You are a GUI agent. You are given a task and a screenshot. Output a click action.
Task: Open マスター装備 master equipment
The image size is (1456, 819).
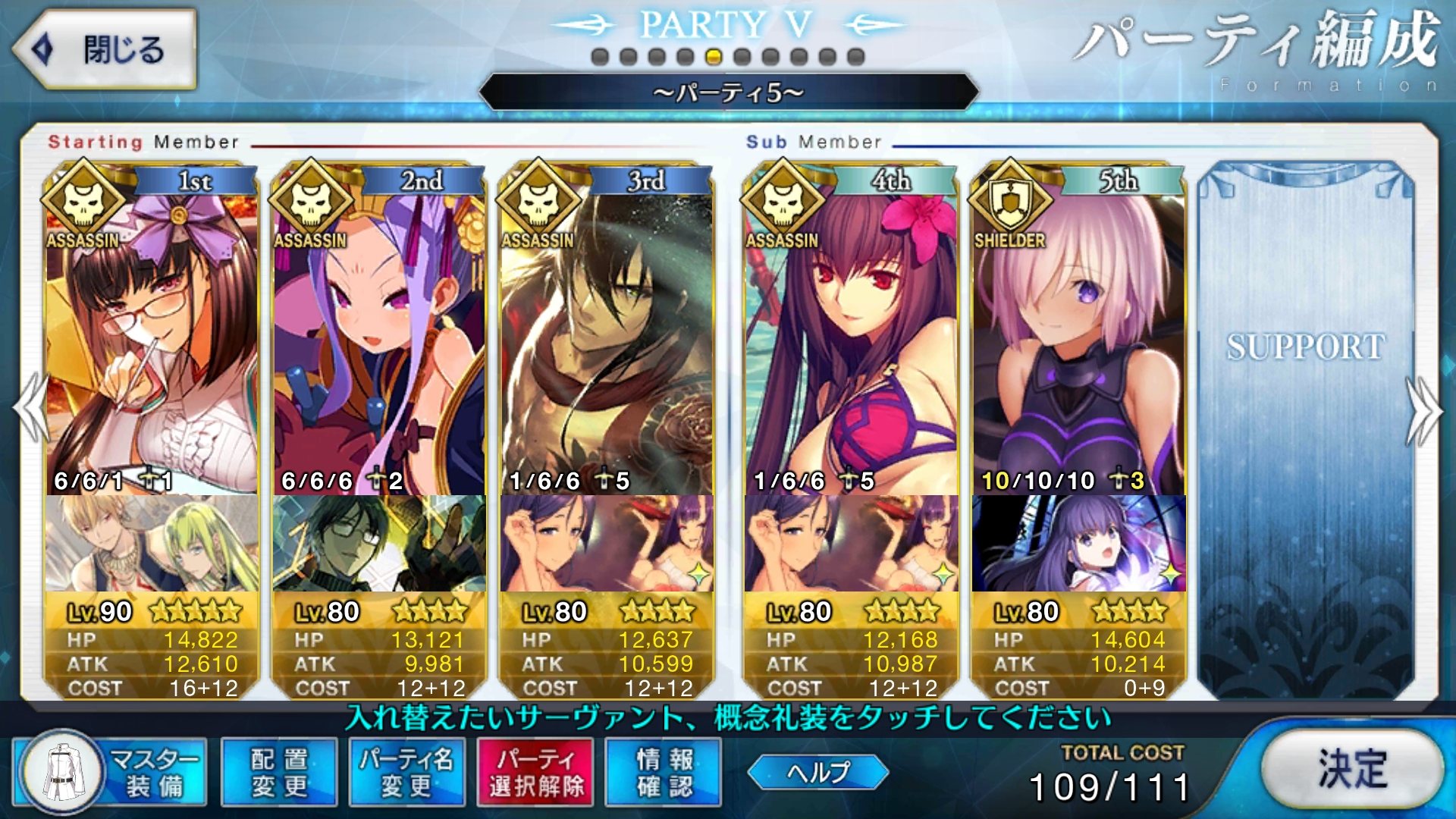coord(110,772)
